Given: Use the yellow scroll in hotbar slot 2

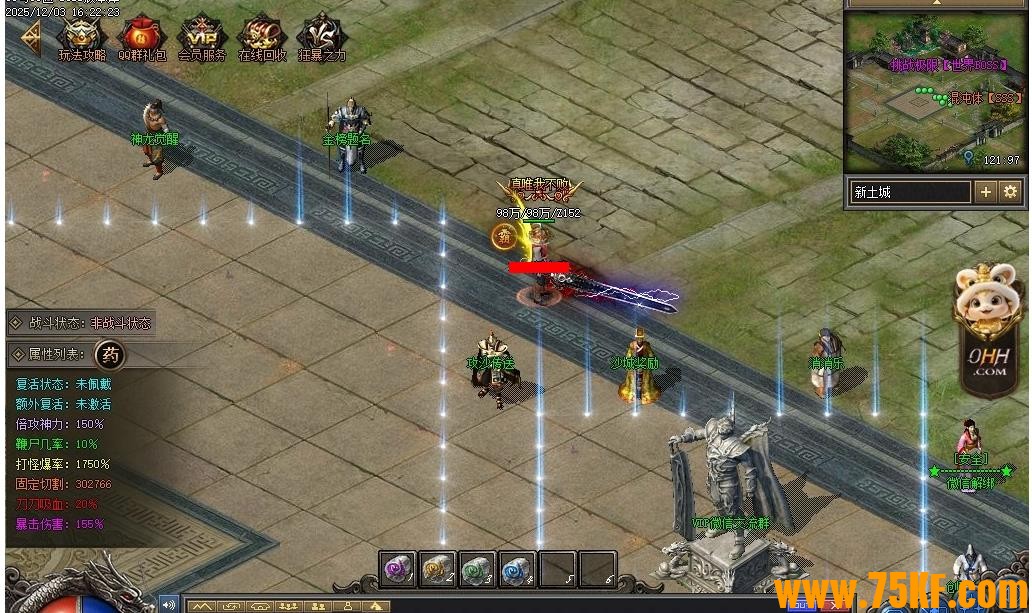Looking at the screenshot, I should pos(438,569).
